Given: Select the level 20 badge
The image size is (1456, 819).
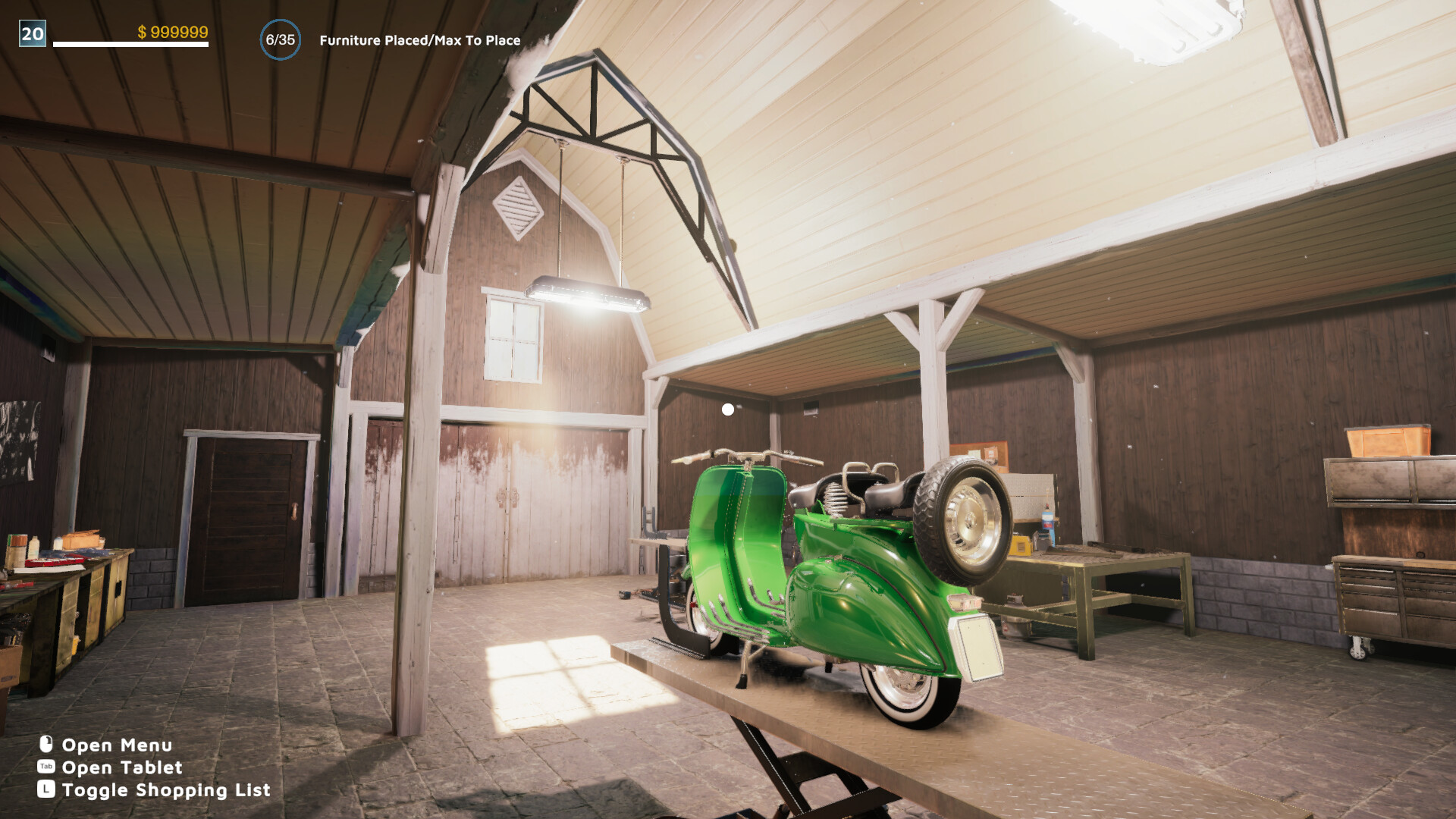Looking at the screenshot, I should coord(32,33).
